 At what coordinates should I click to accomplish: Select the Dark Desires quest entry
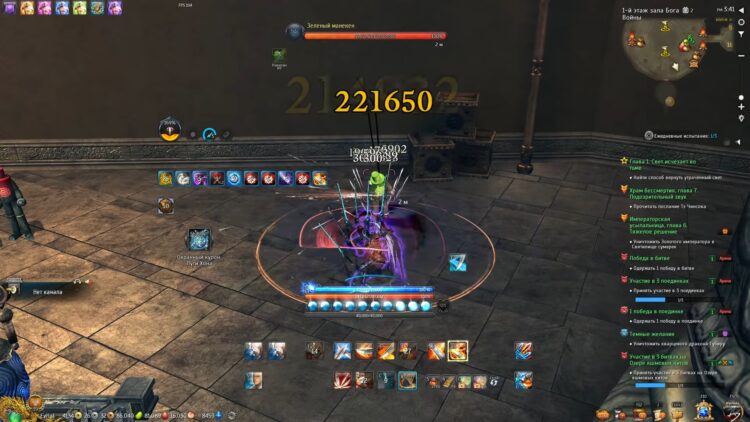click(x=655, y=335)
